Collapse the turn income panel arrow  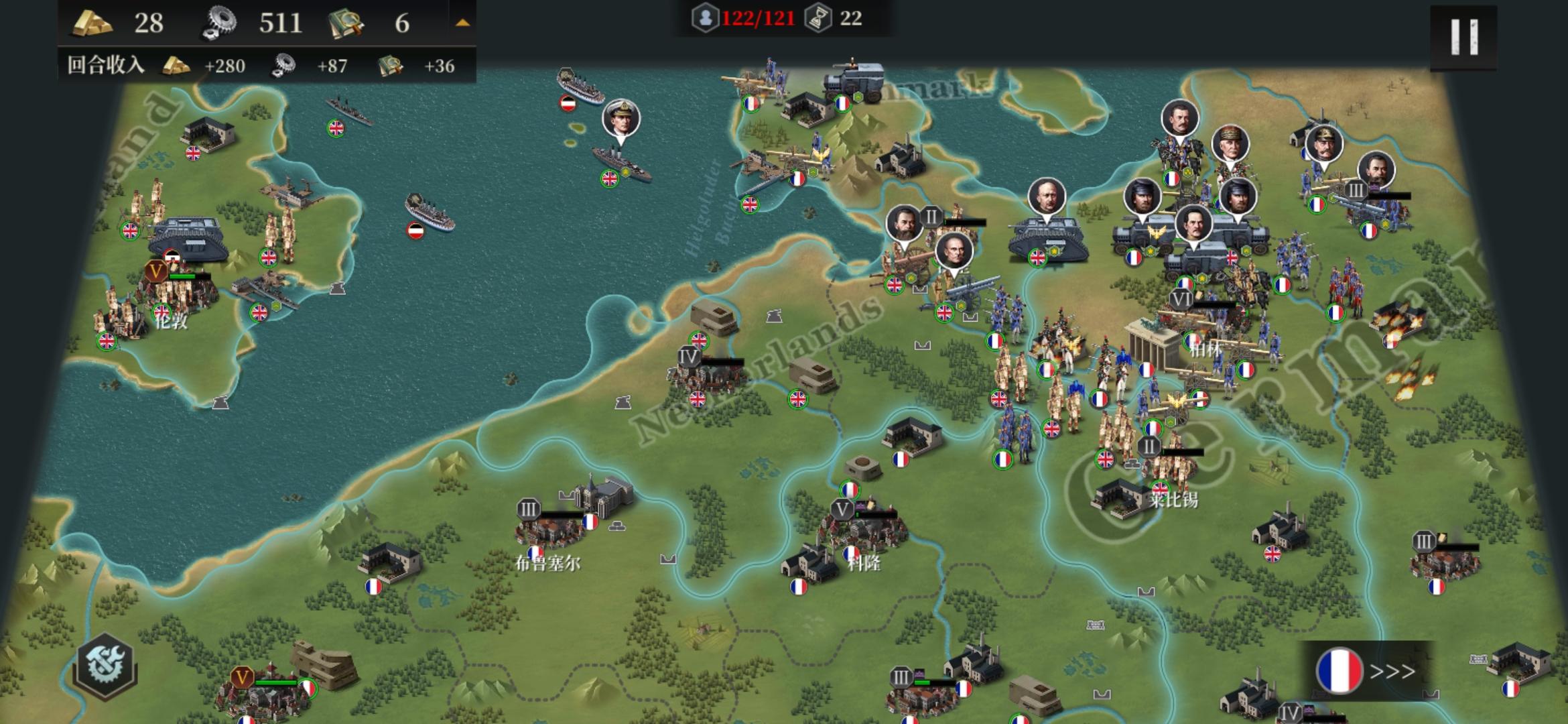coord(462,23)
